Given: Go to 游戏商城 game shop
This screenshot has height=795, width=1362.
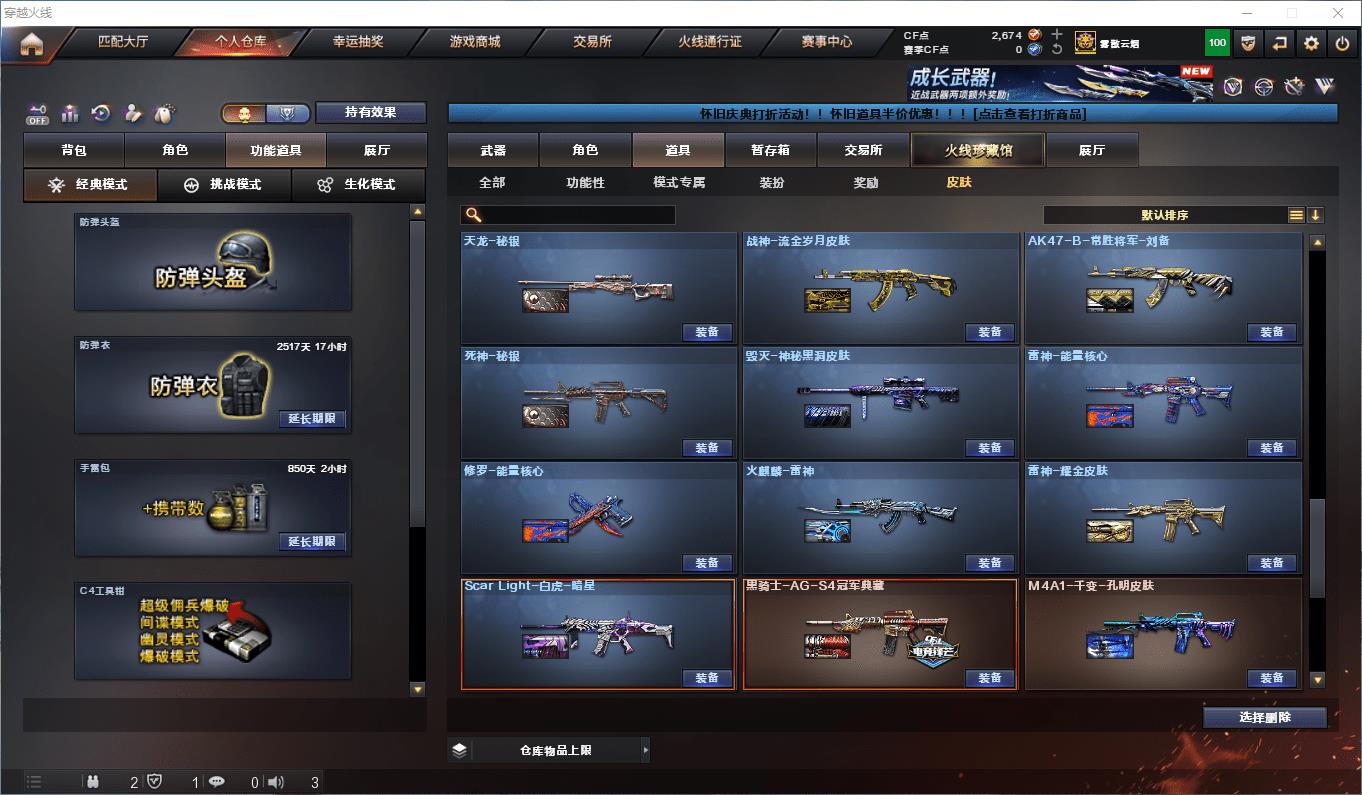Looking at the screenshot, I should pyautogui.click(x=475, y=42).
